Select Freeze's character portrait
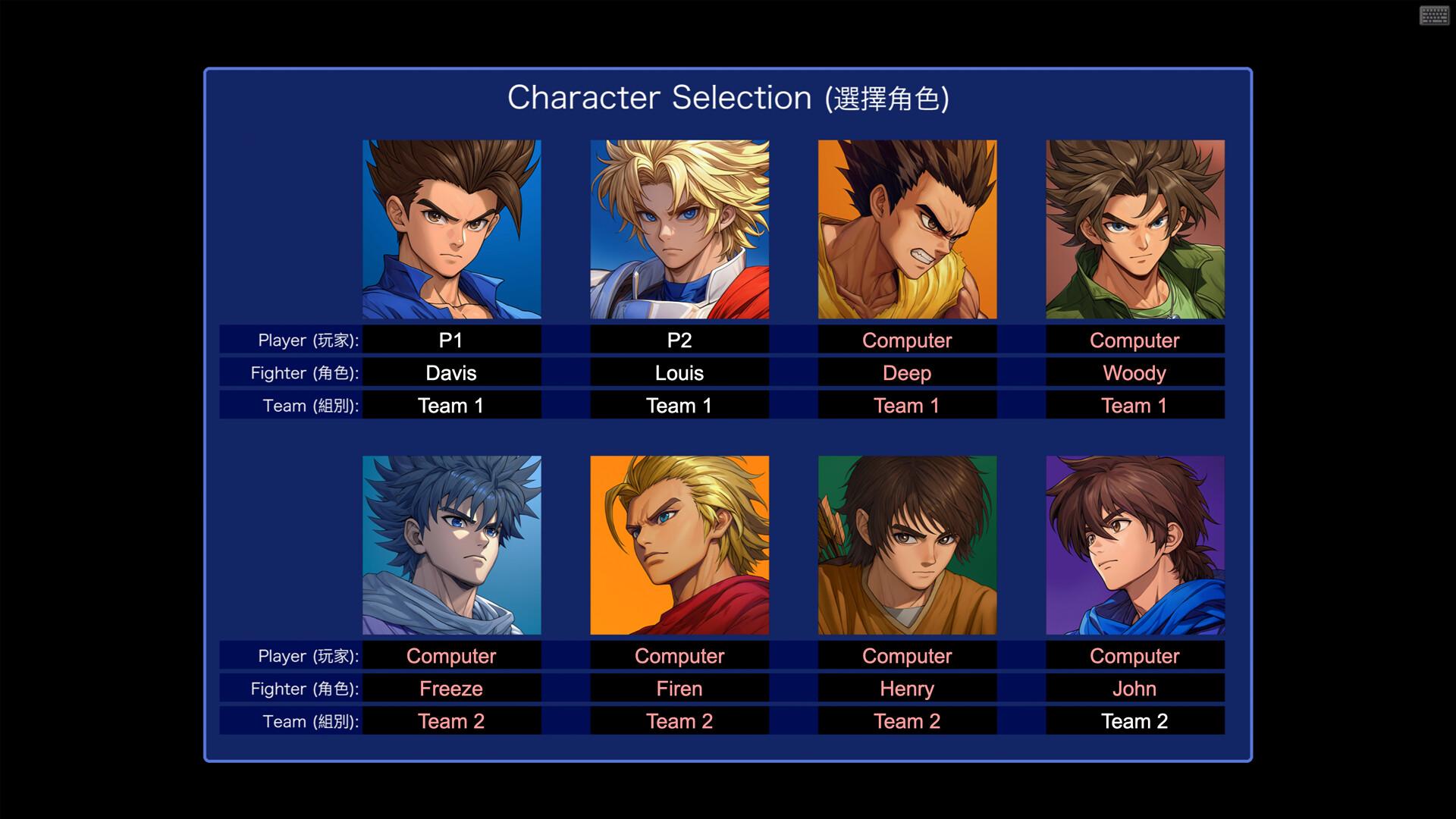 tap(451, 544)
